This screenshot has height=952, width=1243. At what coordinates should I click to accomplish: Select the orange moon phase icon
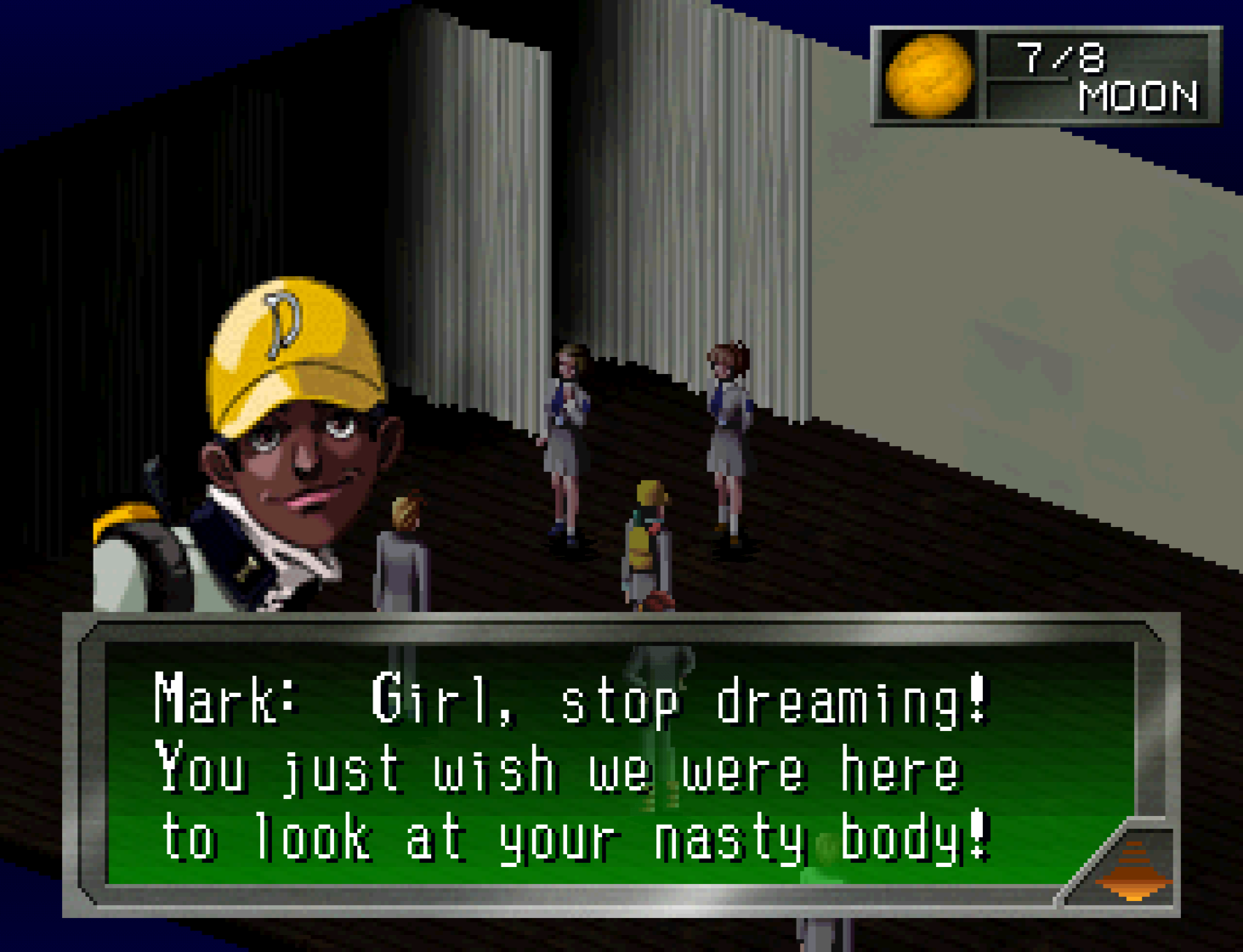pyautogui.click(x=928, y=76)
